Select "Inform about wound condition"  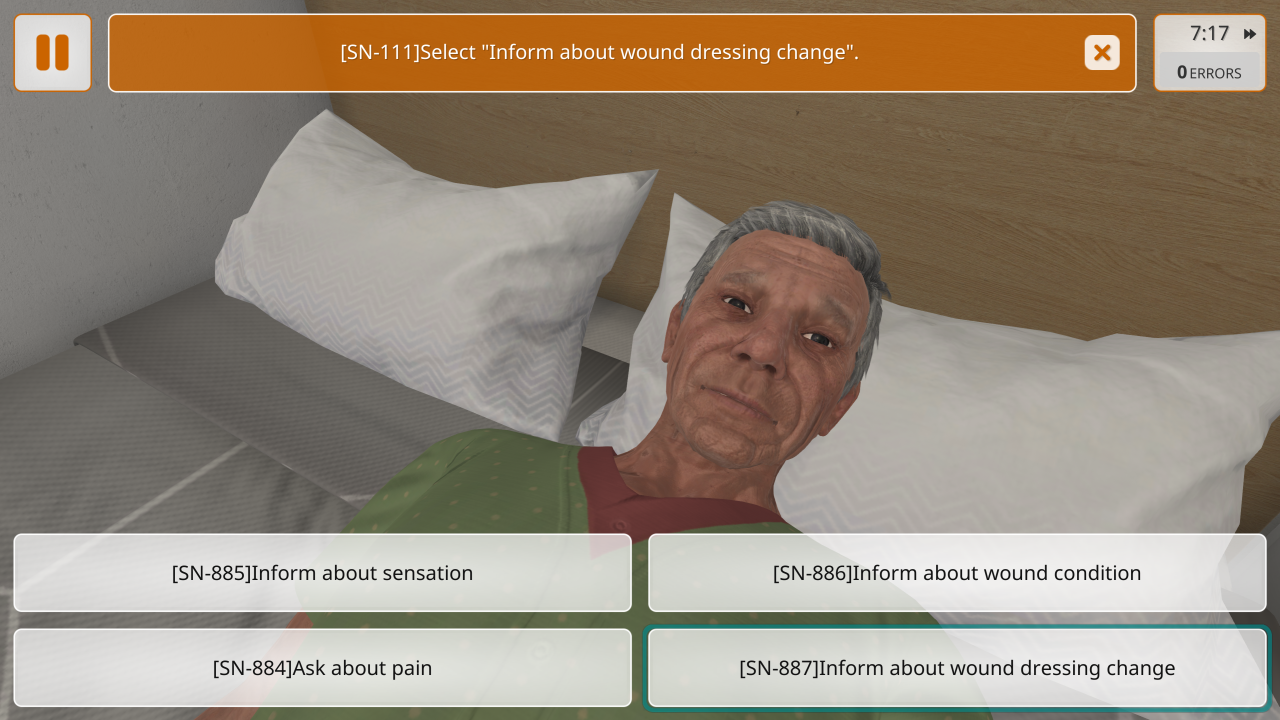[957, 573]
